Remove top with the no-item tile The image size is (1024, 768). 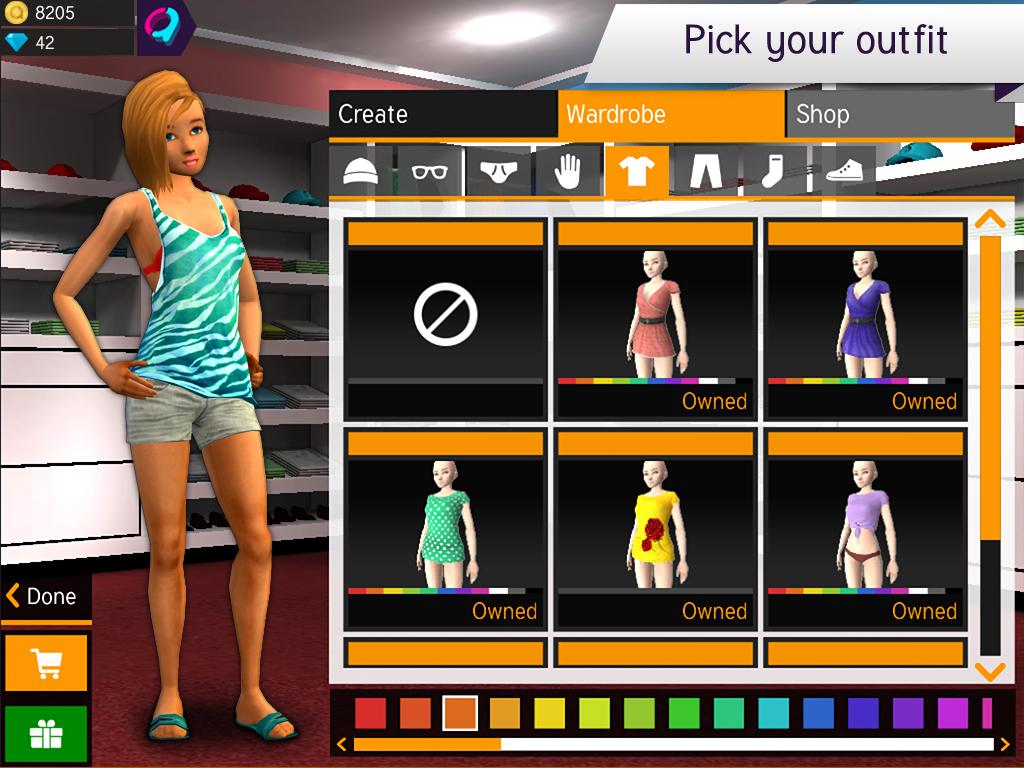(x=445, y=319)
